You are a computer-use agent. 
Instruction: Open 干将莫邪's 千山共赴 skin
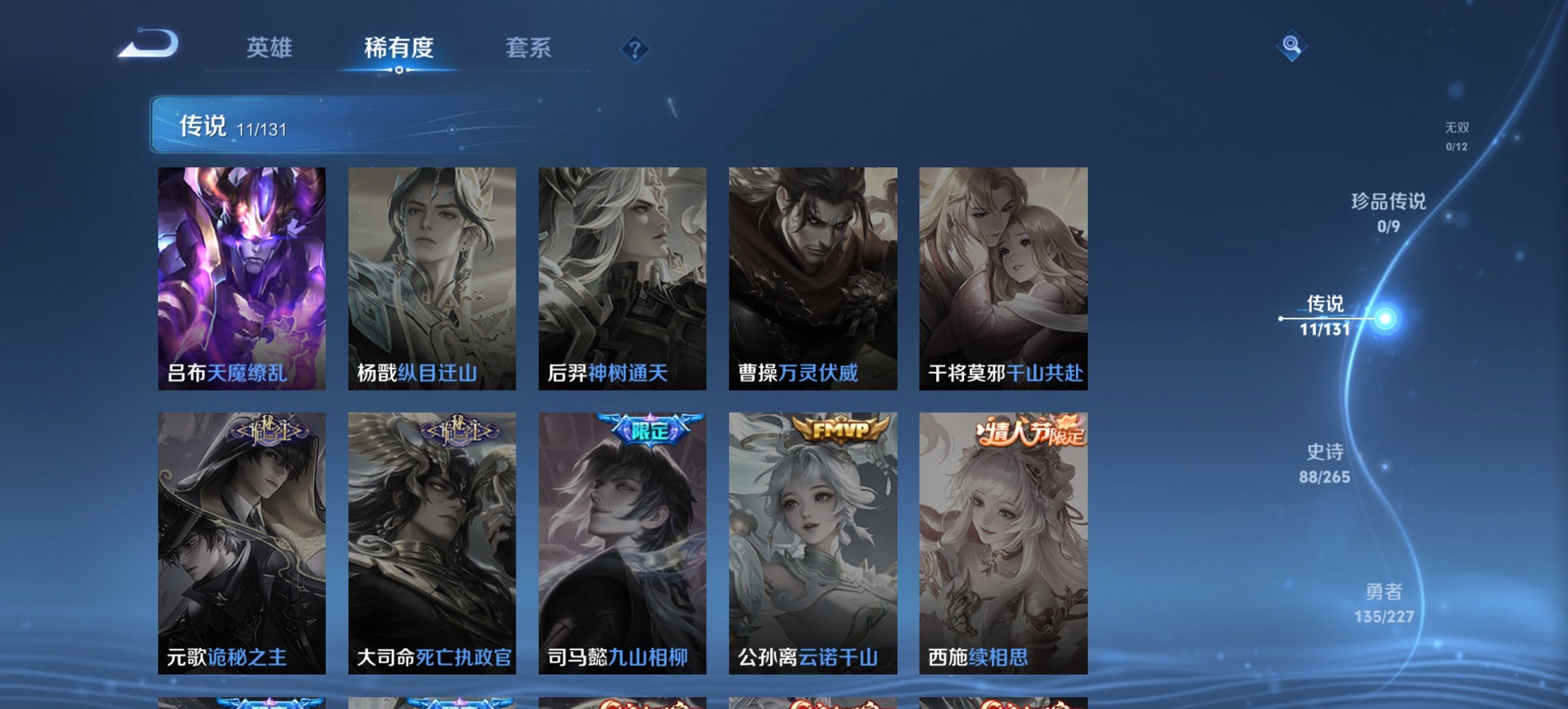click(x=1003, y=273)
